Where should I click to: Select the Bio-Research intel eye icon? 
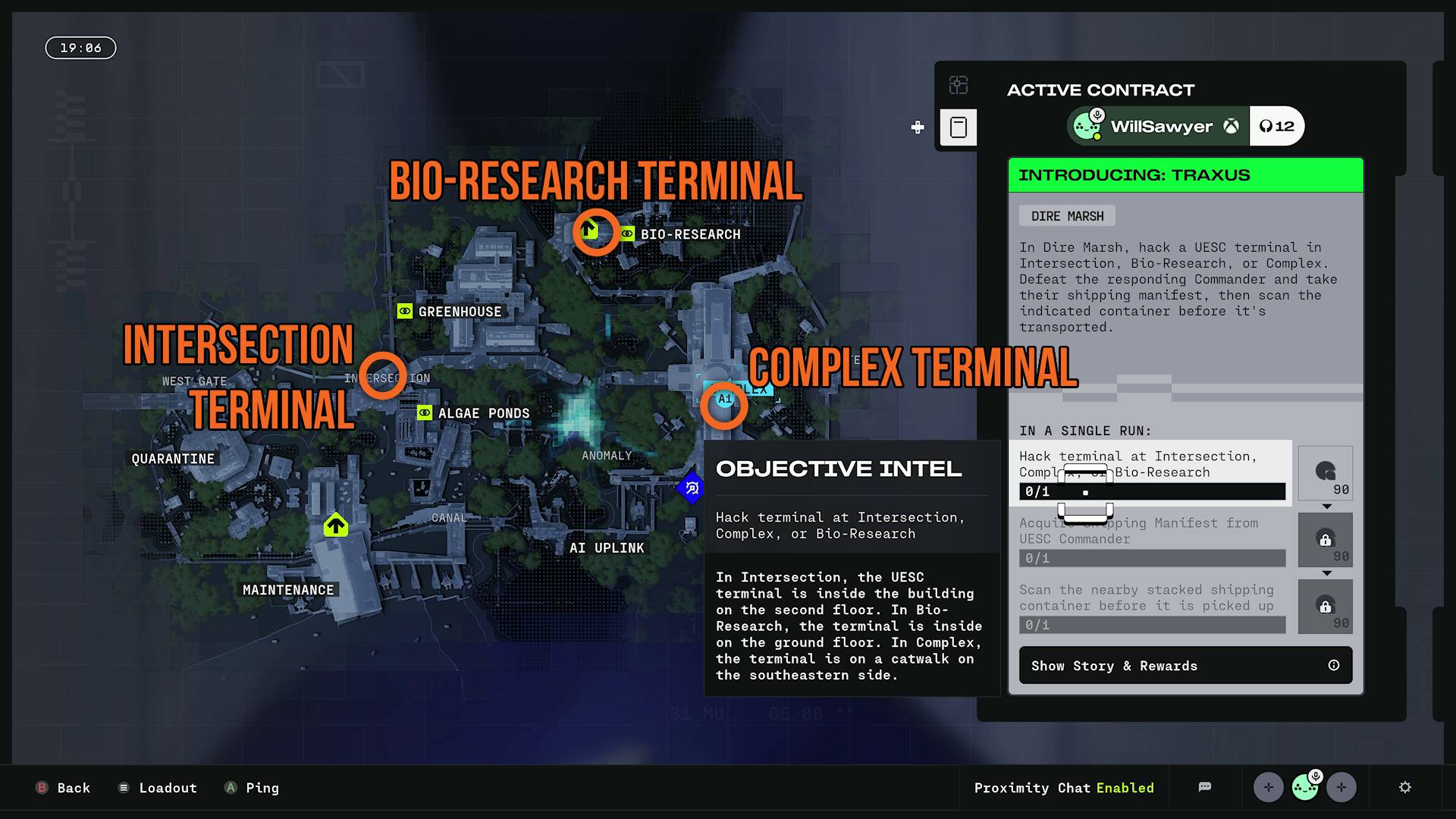pos(626,234)
